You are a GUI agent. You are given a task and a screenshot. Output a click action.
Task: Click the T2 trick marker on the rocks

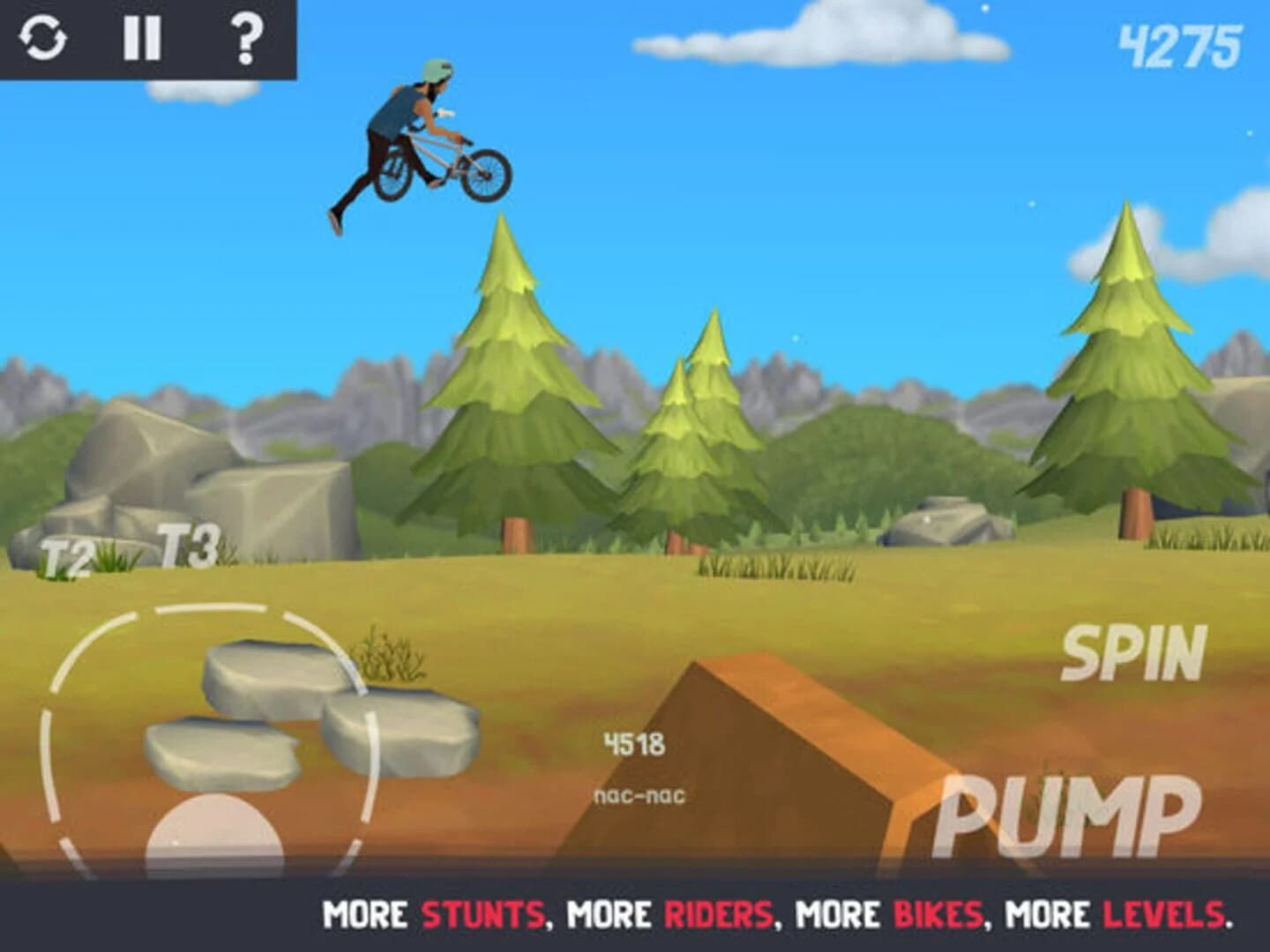pyautogui.click(x=63, y=555)
